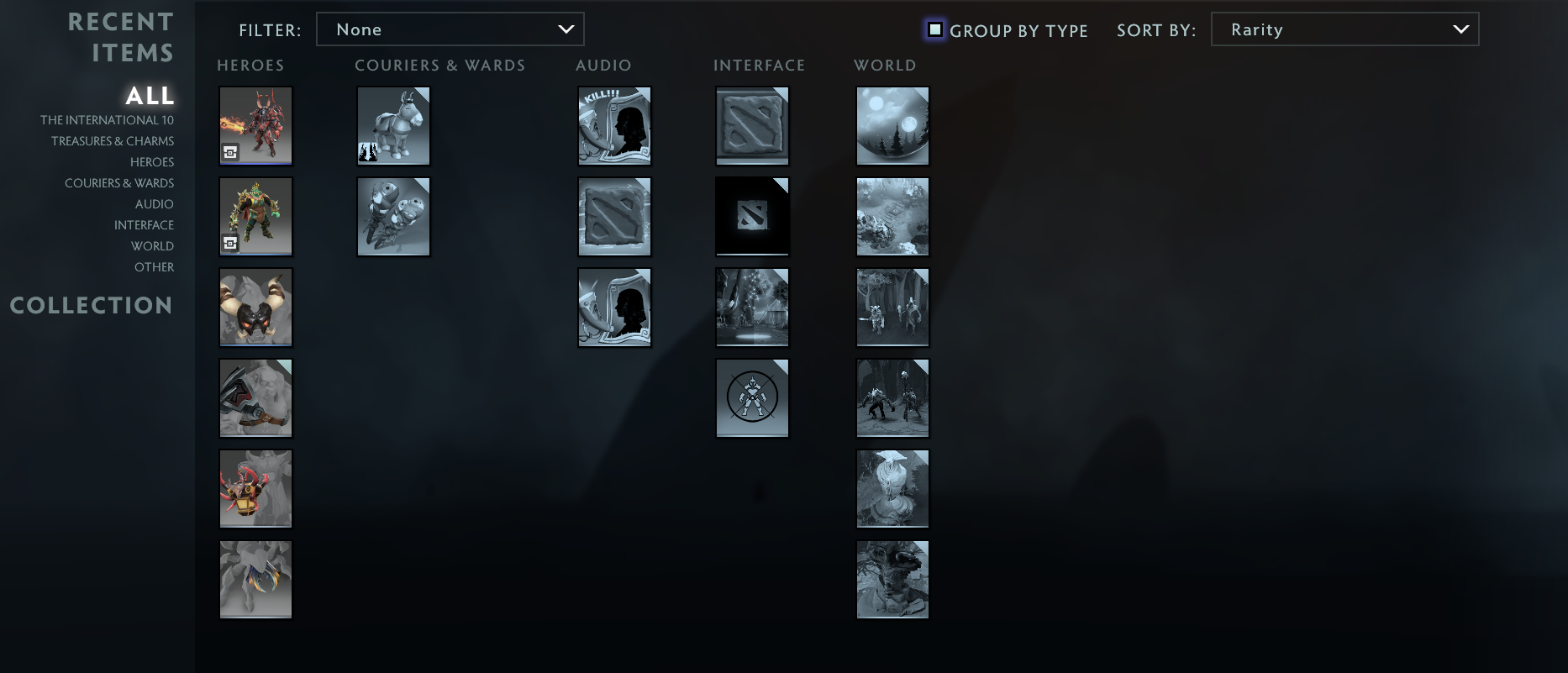1568x673 pixels.
Task: Select the black glowing Dota logo interface item
Action: pyautogui.click(x=752, y=216)
